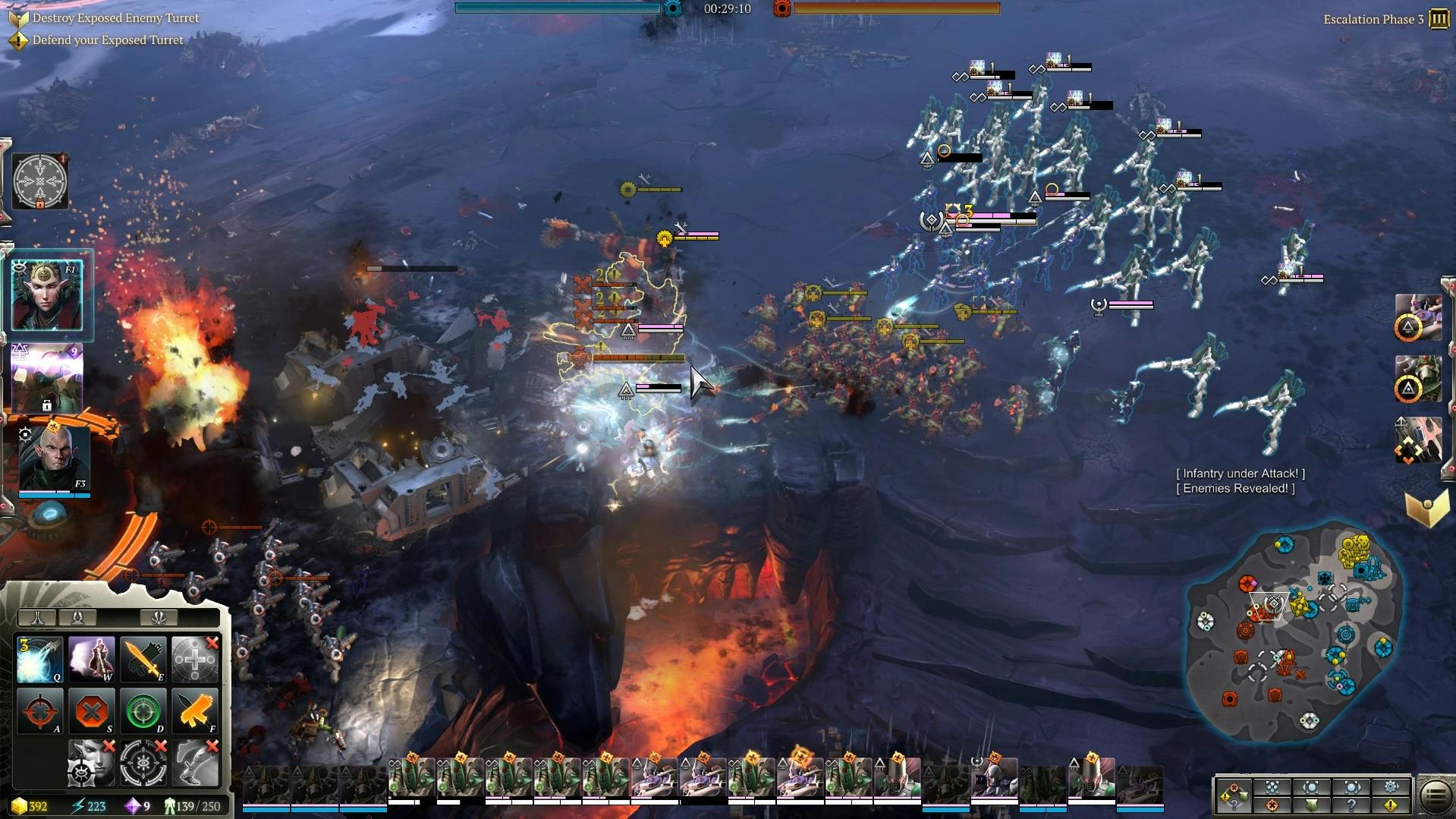Select the green target D command
1456x819 pixels.
pos(143,711)
